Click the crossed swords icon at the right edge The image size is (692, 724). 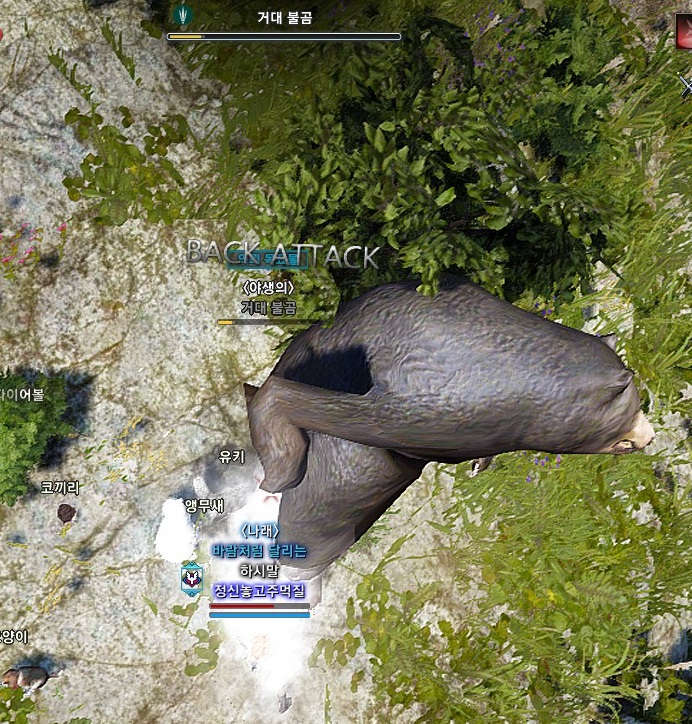pos(685,85)
